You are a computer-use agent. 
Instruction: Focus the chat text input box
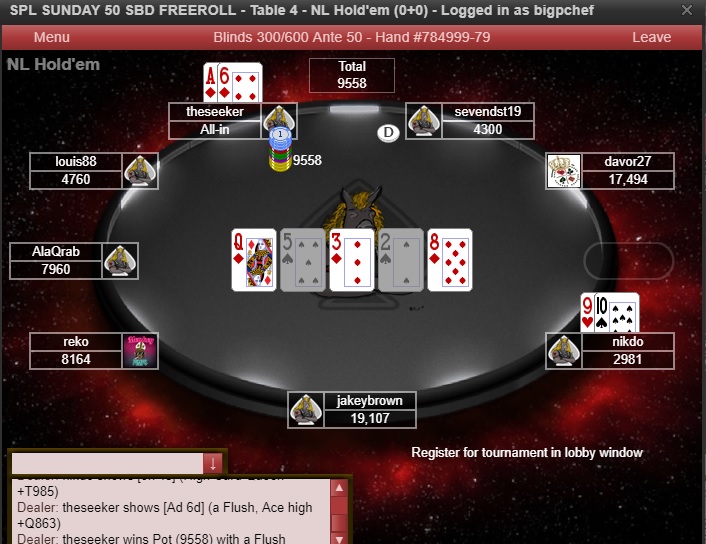[x=107, y=463]
